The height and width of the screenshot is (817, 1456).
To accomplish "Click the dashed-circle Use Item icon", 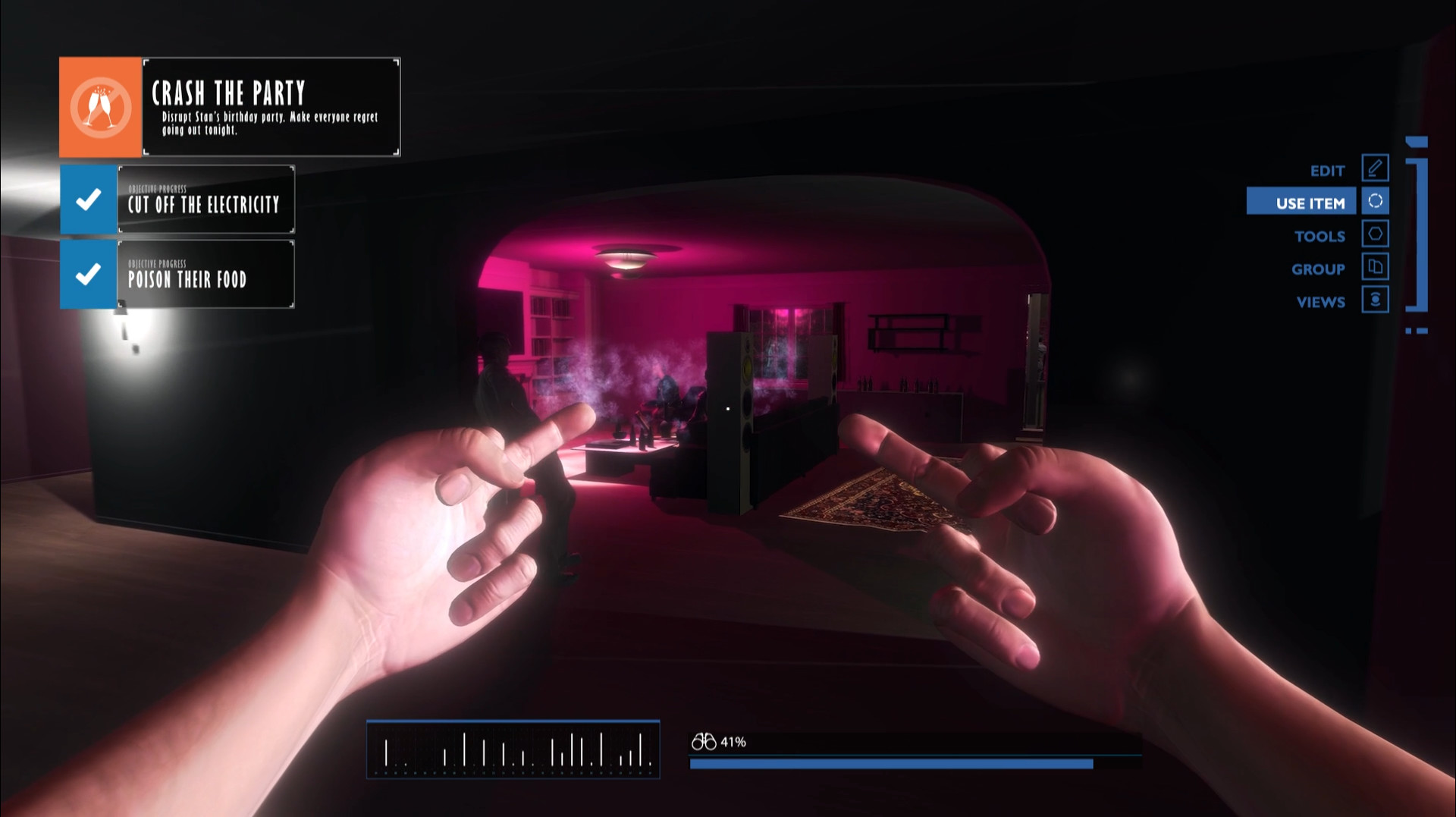I will pos(1375,201).
